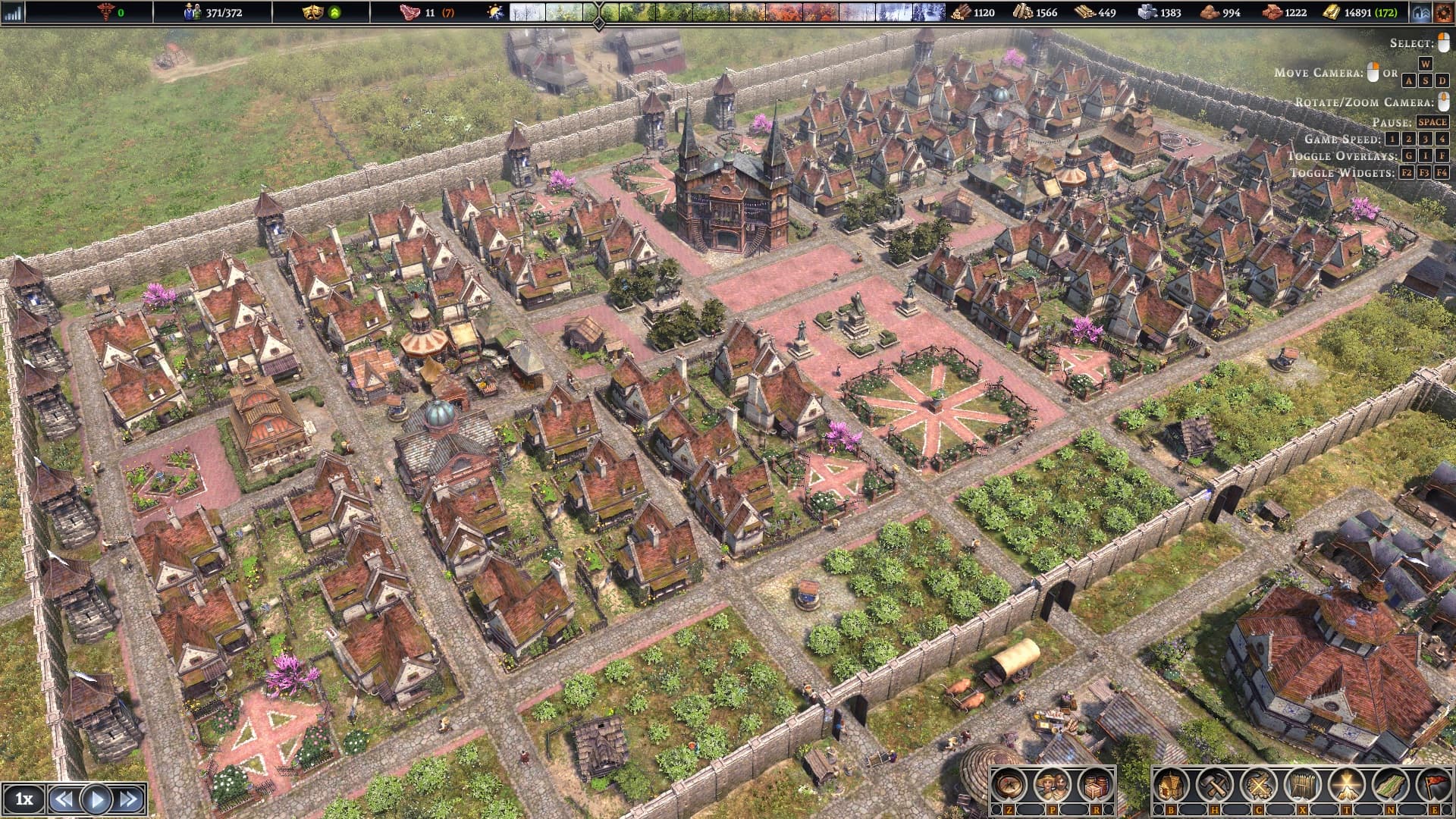This screenshot has width=1456, height=819.
Task: Open the villagers portrait panel
Action: tap(1052, 786)
